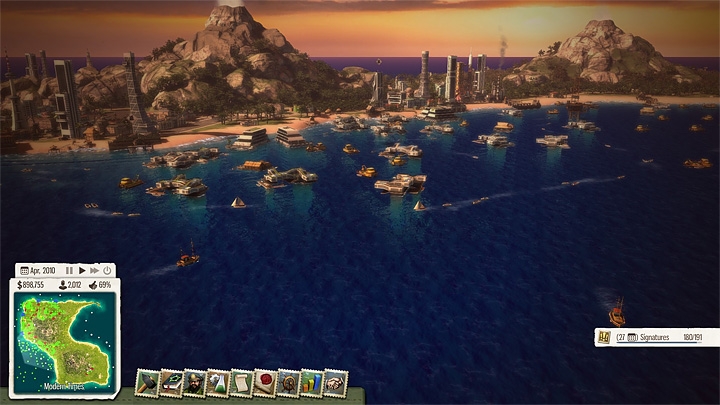This screenshot has height=405, width=720.
Task: Open the ship's wheel trade stamp
Action: click(289, 382)
